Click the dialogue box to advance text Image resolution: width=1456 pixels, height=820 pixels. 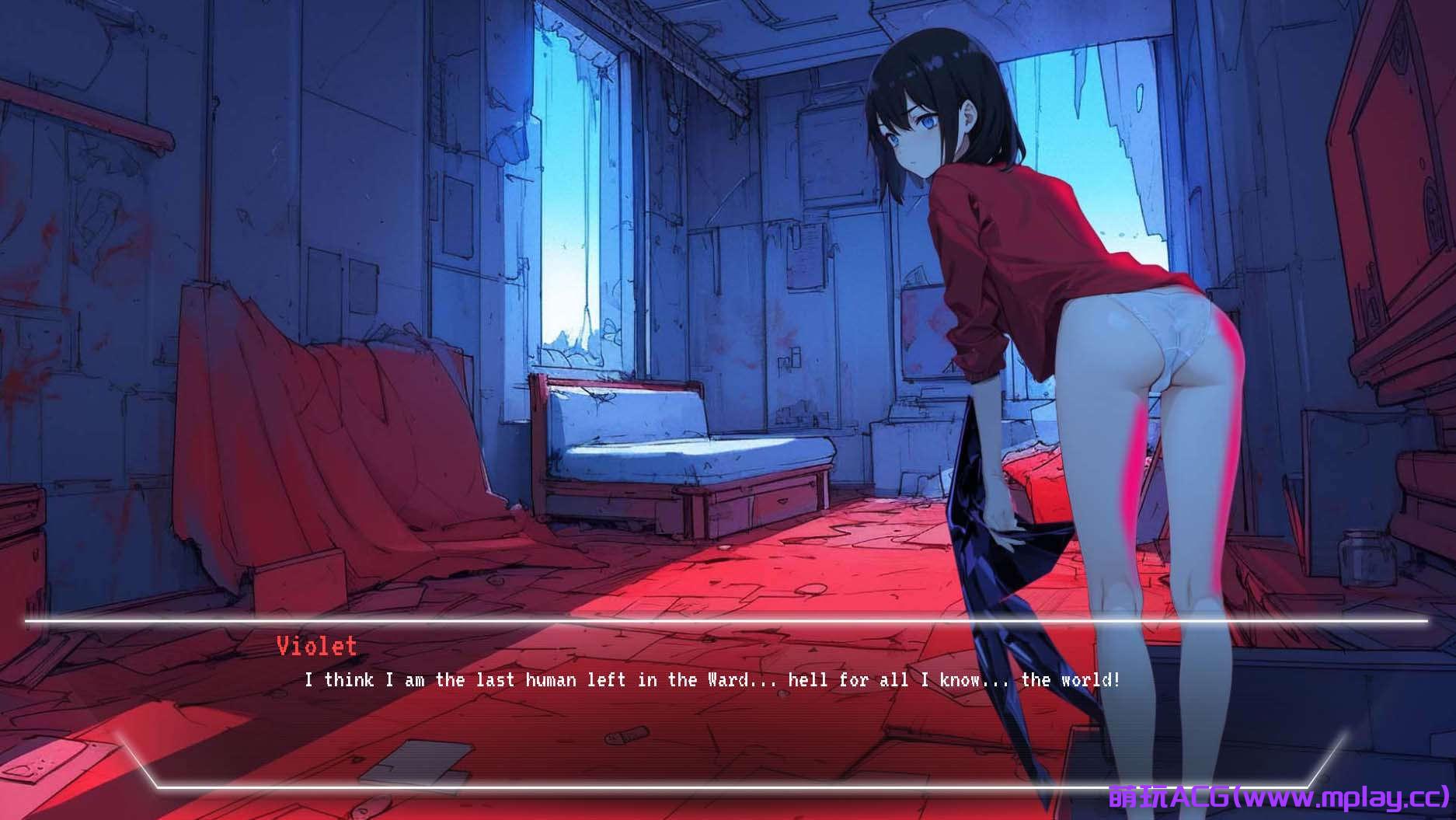click(x=699, y=700)
